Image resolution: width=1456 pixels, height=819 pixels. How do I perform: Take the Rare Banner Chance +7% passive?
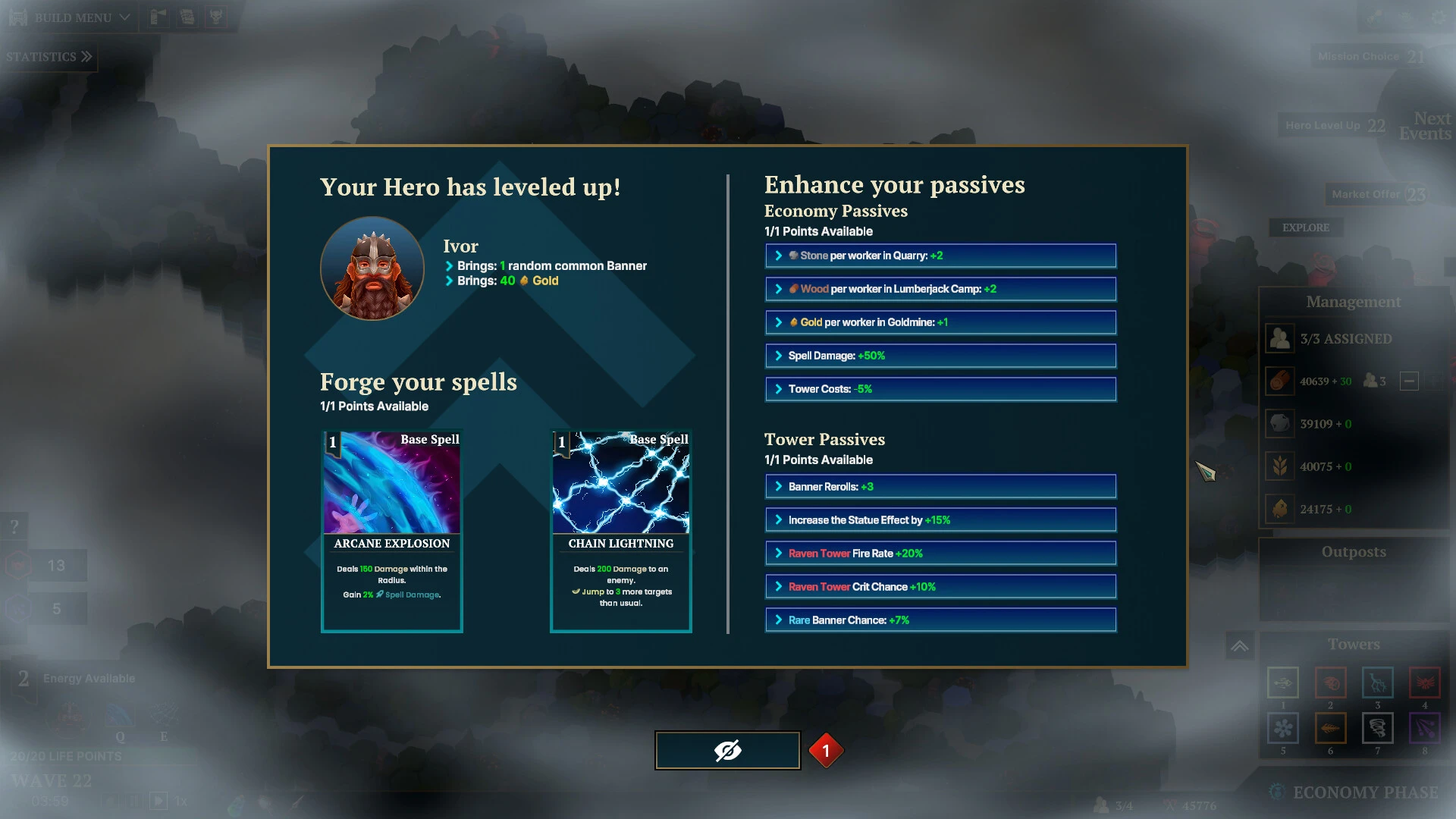coord(940,620)
